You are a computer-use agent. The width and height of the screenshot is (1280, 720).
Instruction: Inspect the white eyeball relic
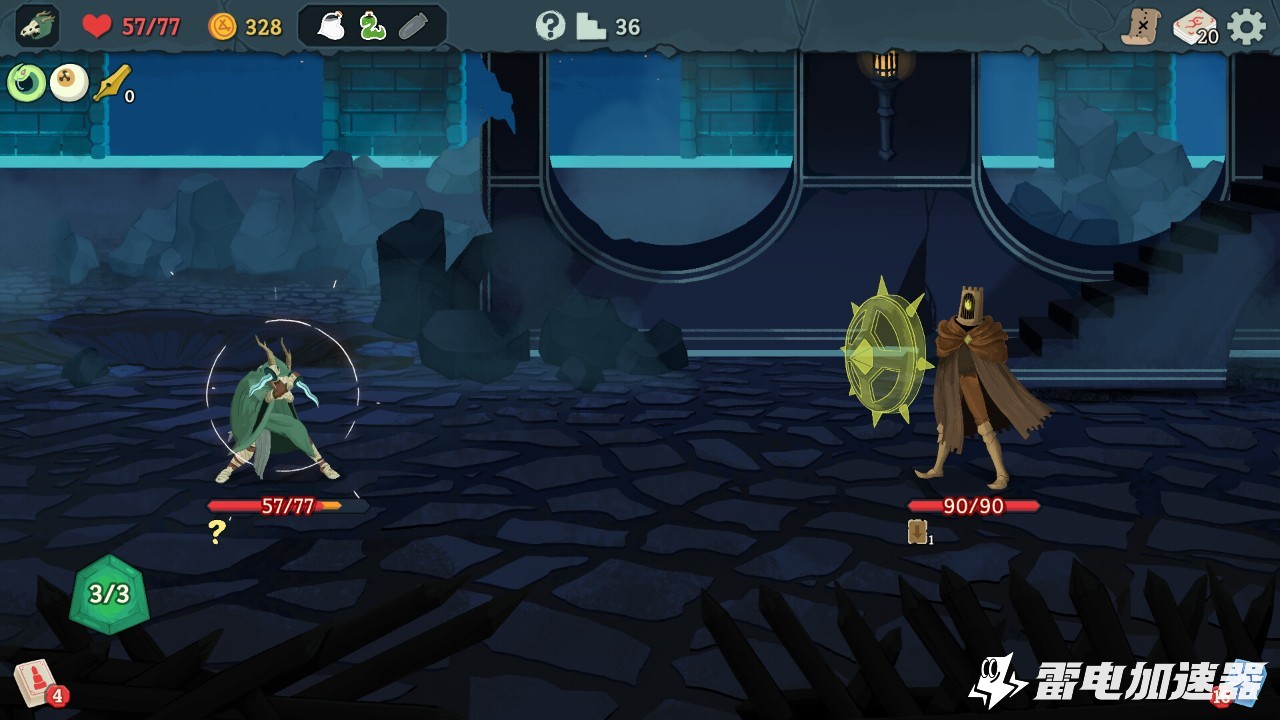(69, 83)
